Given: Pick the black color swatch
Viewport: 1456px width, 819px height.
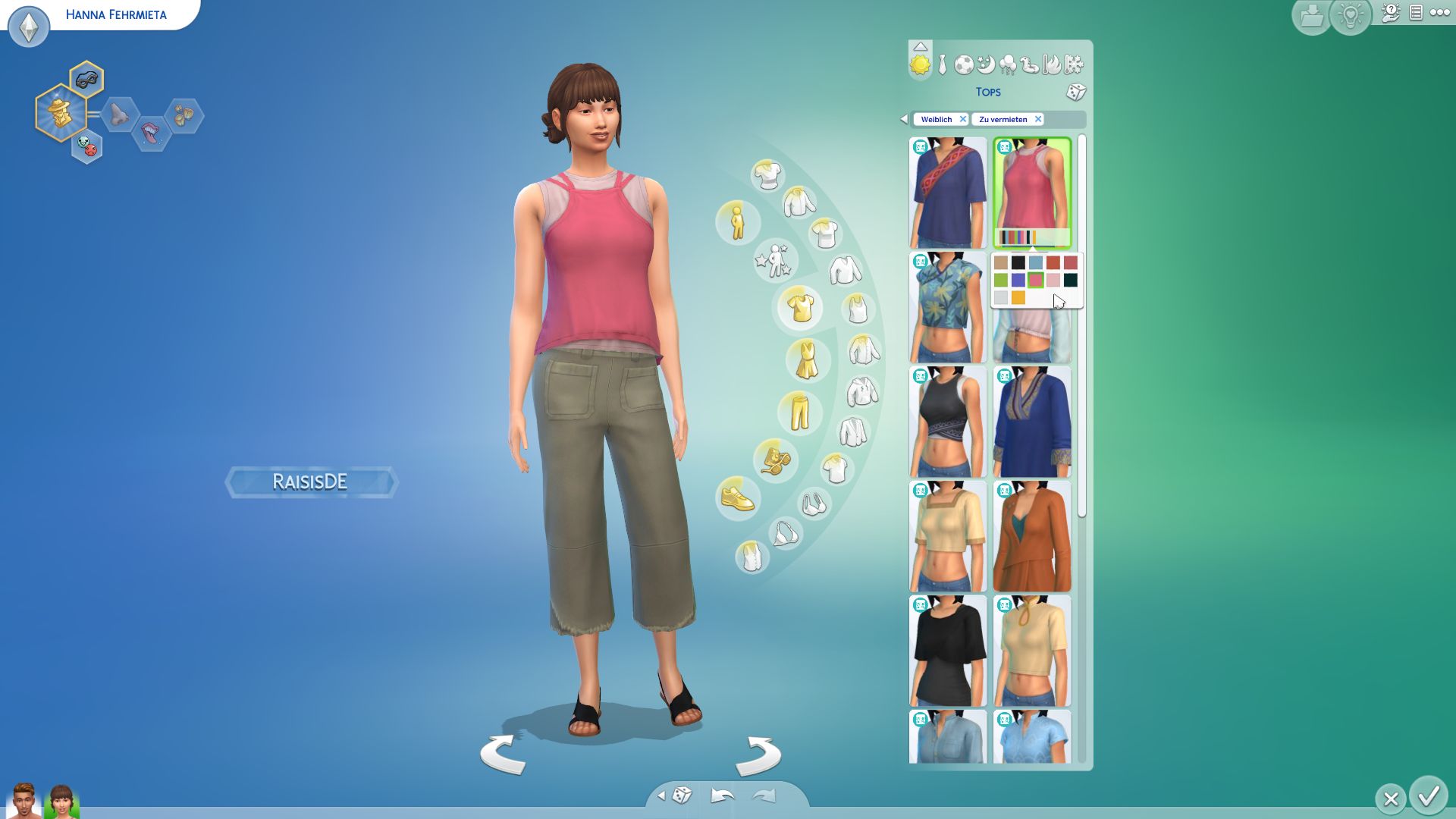Looking at the screenshot, I should (1018, 262).
